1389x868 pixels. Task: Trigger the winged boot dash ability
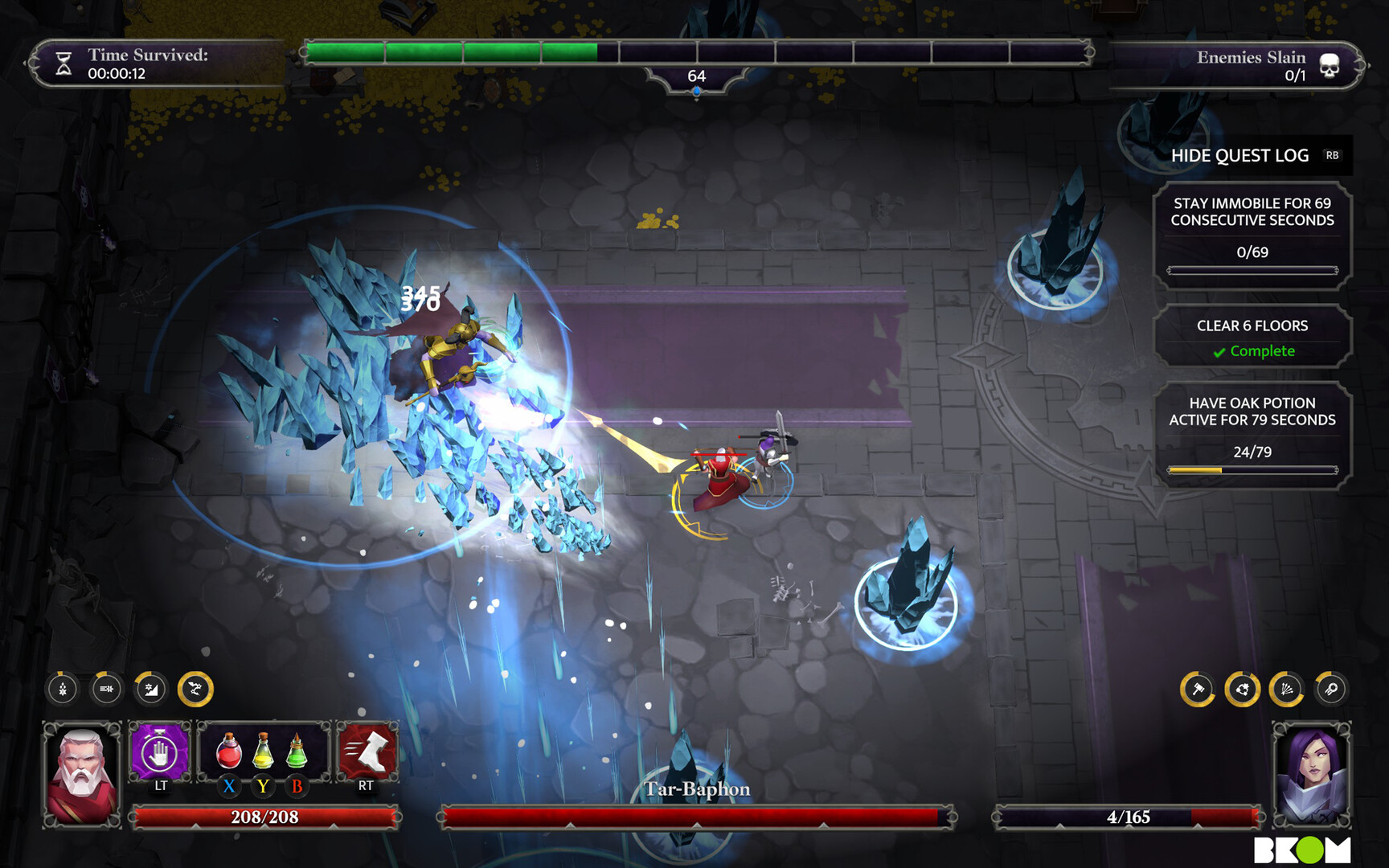coord(367,752)
